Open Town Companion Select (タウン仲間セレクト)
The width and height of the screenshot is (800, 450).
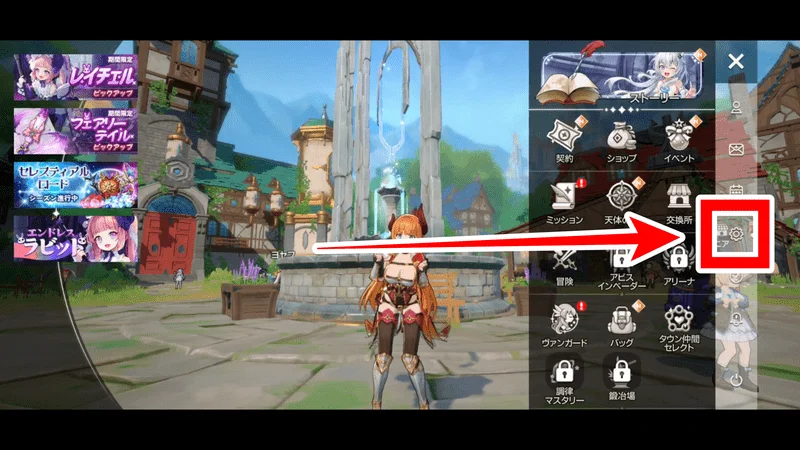[680, 325]
